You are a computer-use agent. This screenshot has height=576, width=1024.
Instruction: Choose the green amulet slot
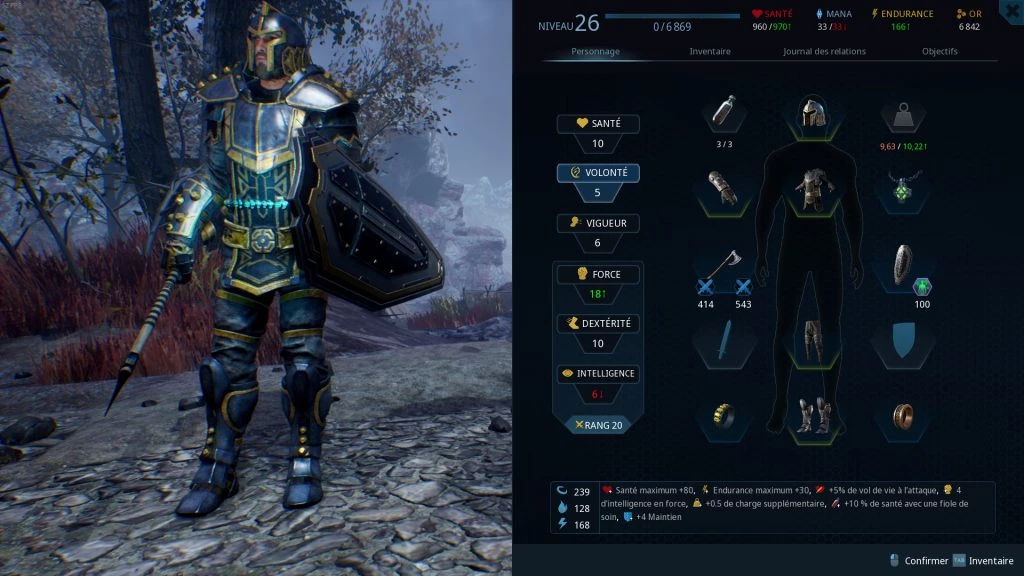point(907,186)
